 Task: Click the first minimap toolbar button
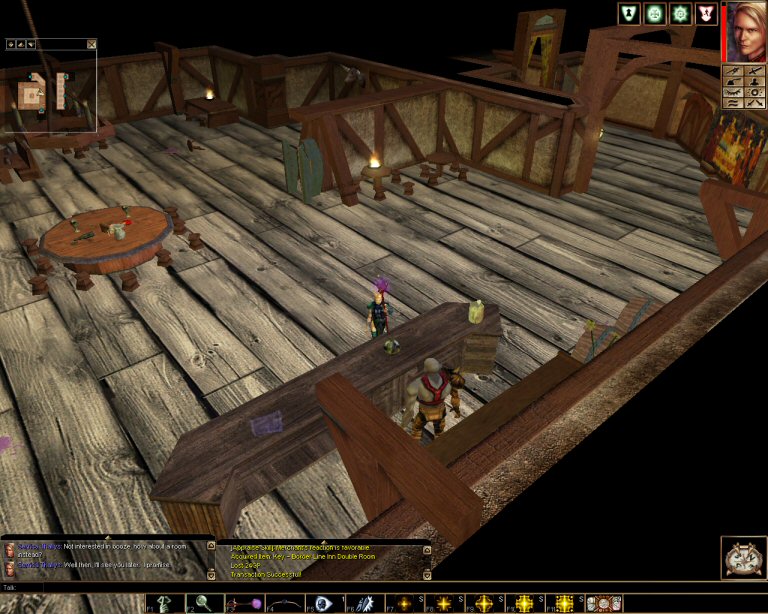[x=11, y=44]
